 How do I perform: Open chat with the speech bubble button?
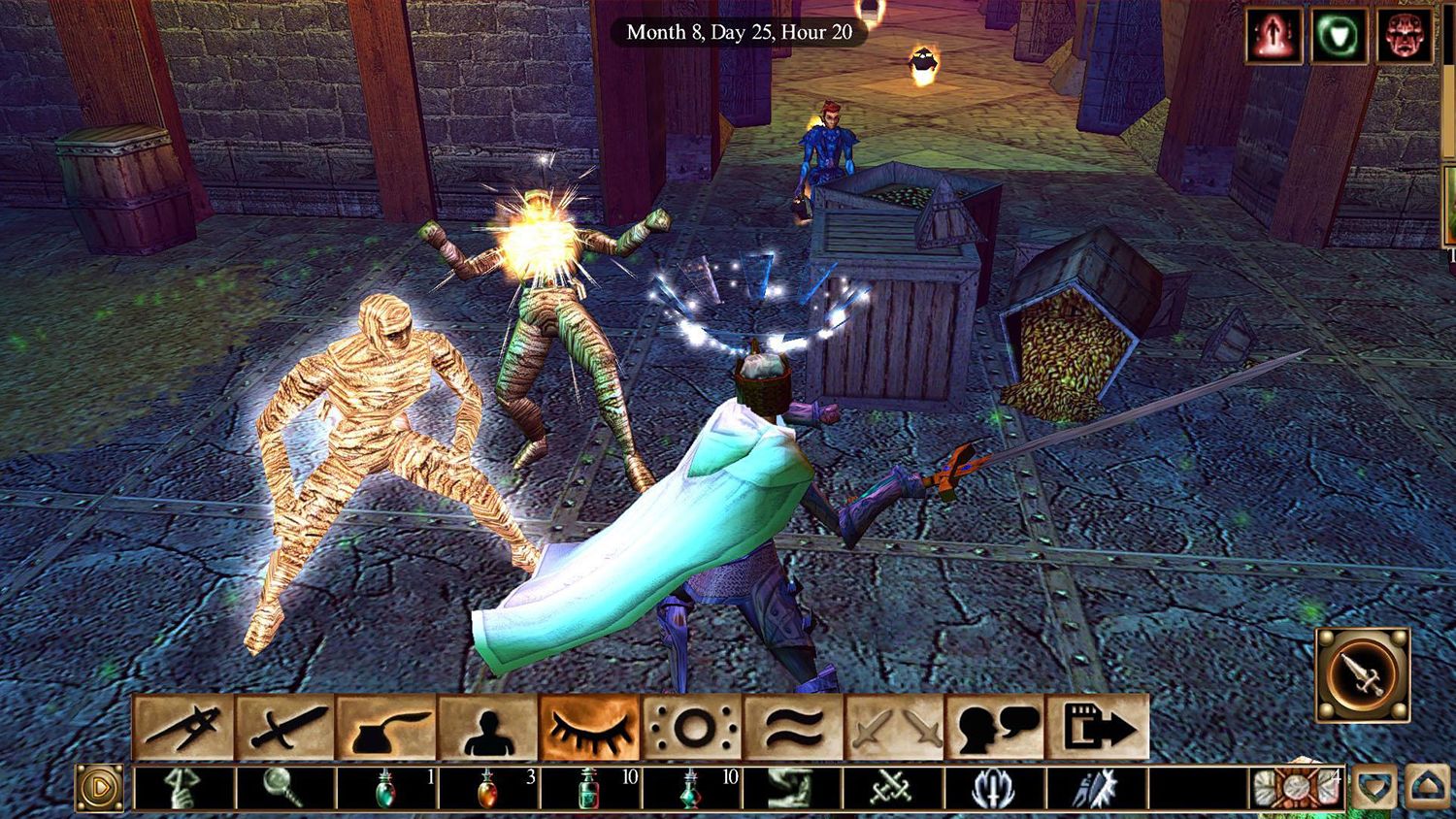997,728
